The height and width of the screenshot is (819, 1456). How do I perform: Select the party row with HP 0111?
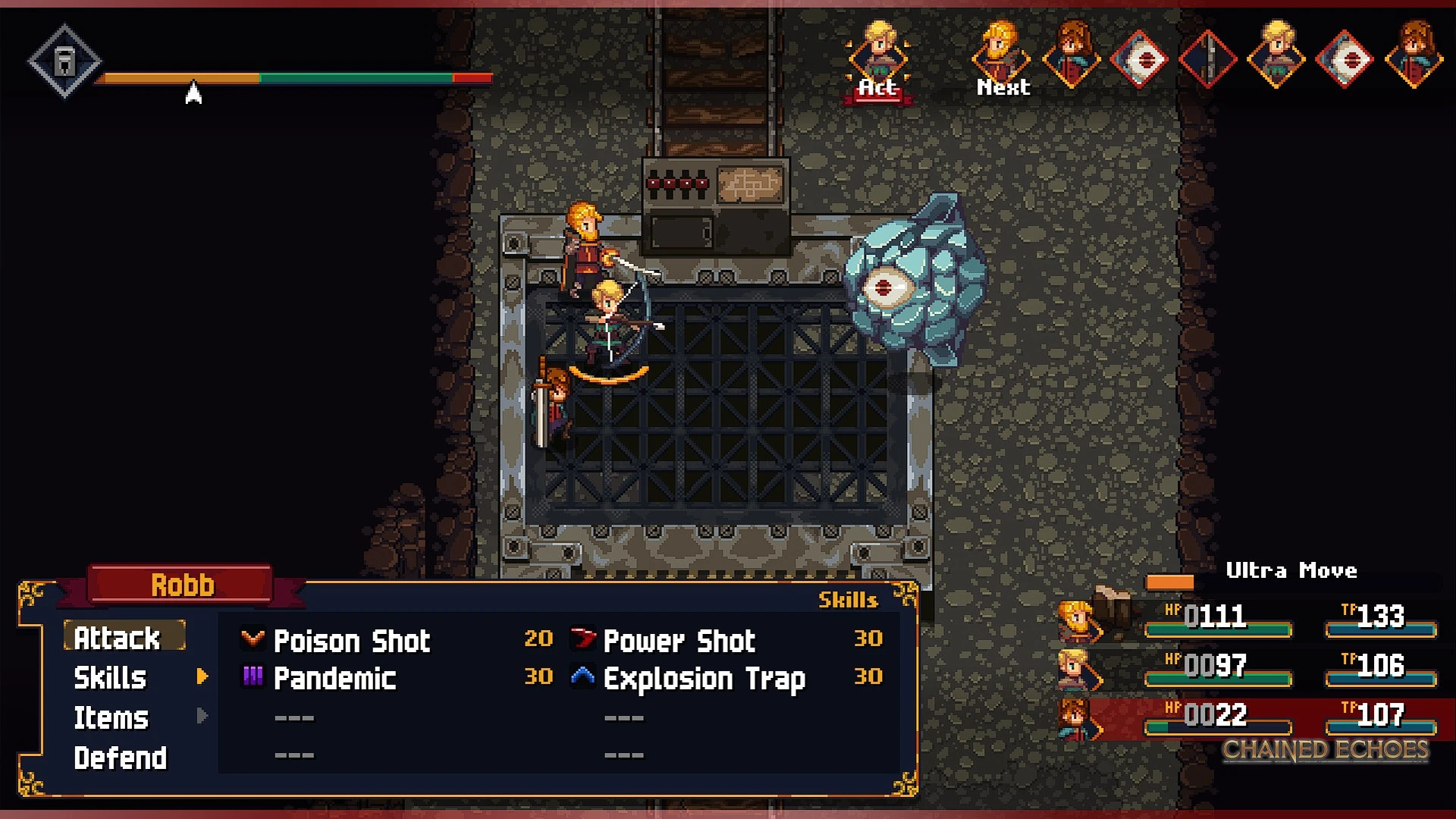click(1251, 619)
